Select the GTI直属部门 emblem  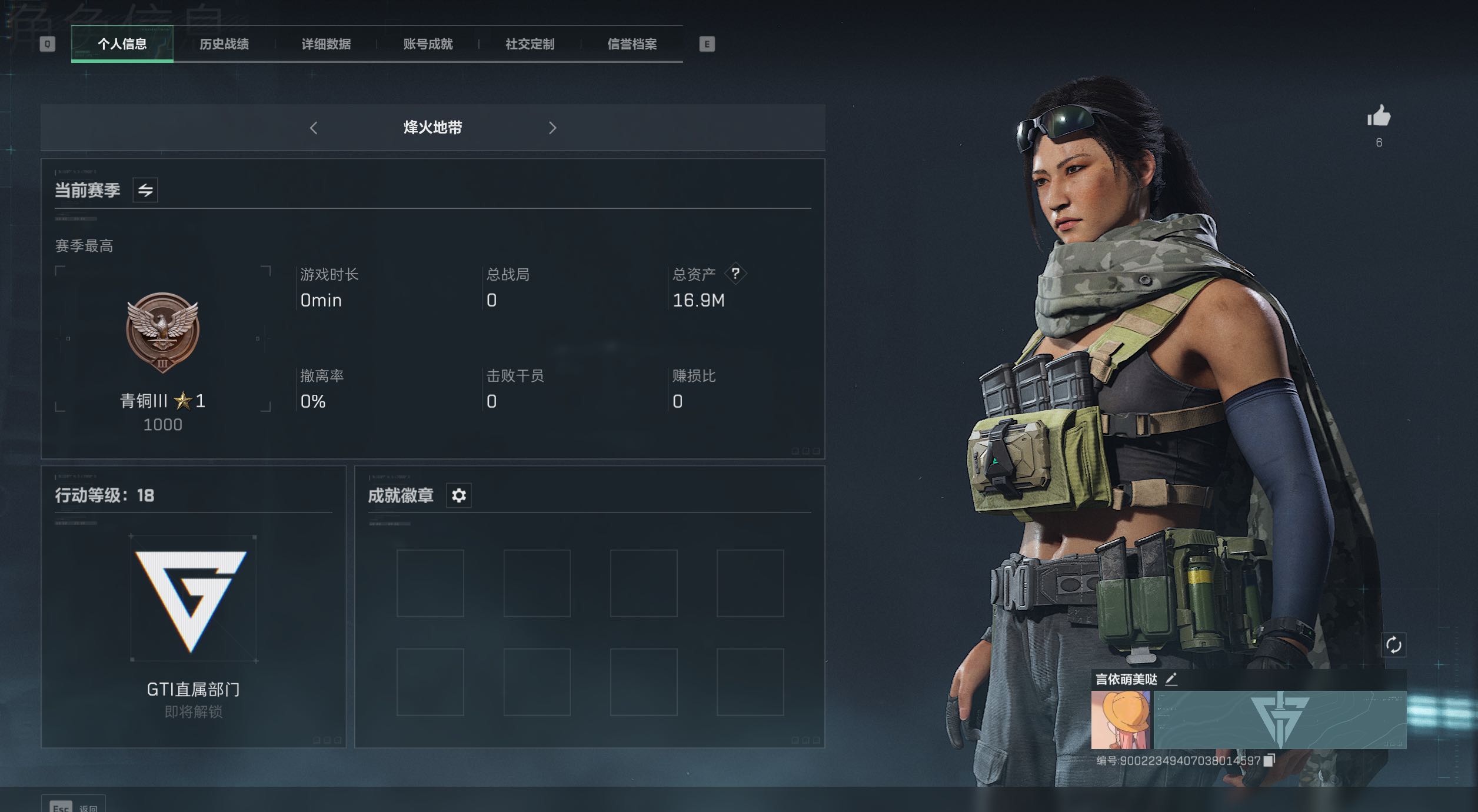tap(192, 599)
